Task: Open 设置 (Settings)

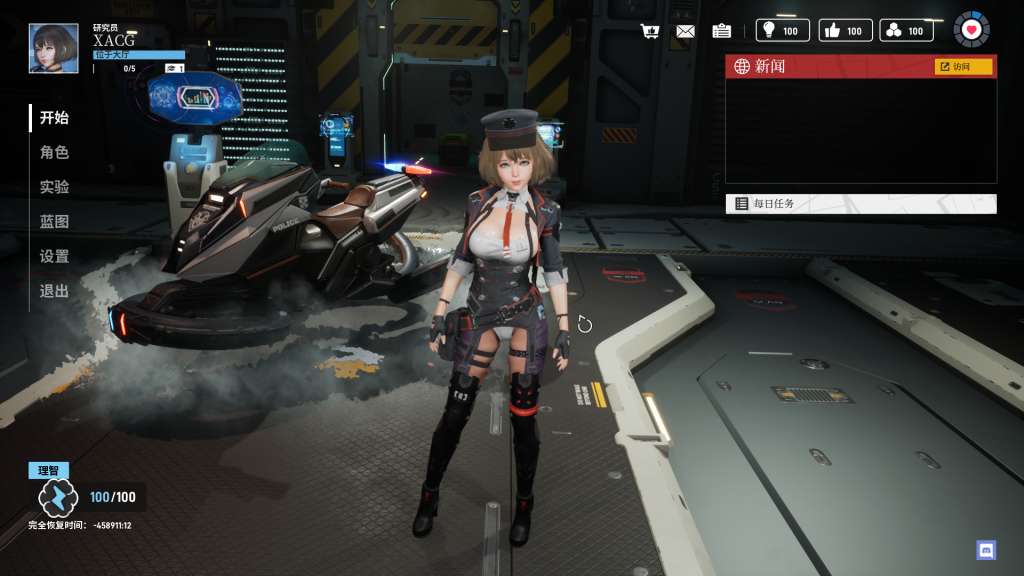Action: point(54,257)
